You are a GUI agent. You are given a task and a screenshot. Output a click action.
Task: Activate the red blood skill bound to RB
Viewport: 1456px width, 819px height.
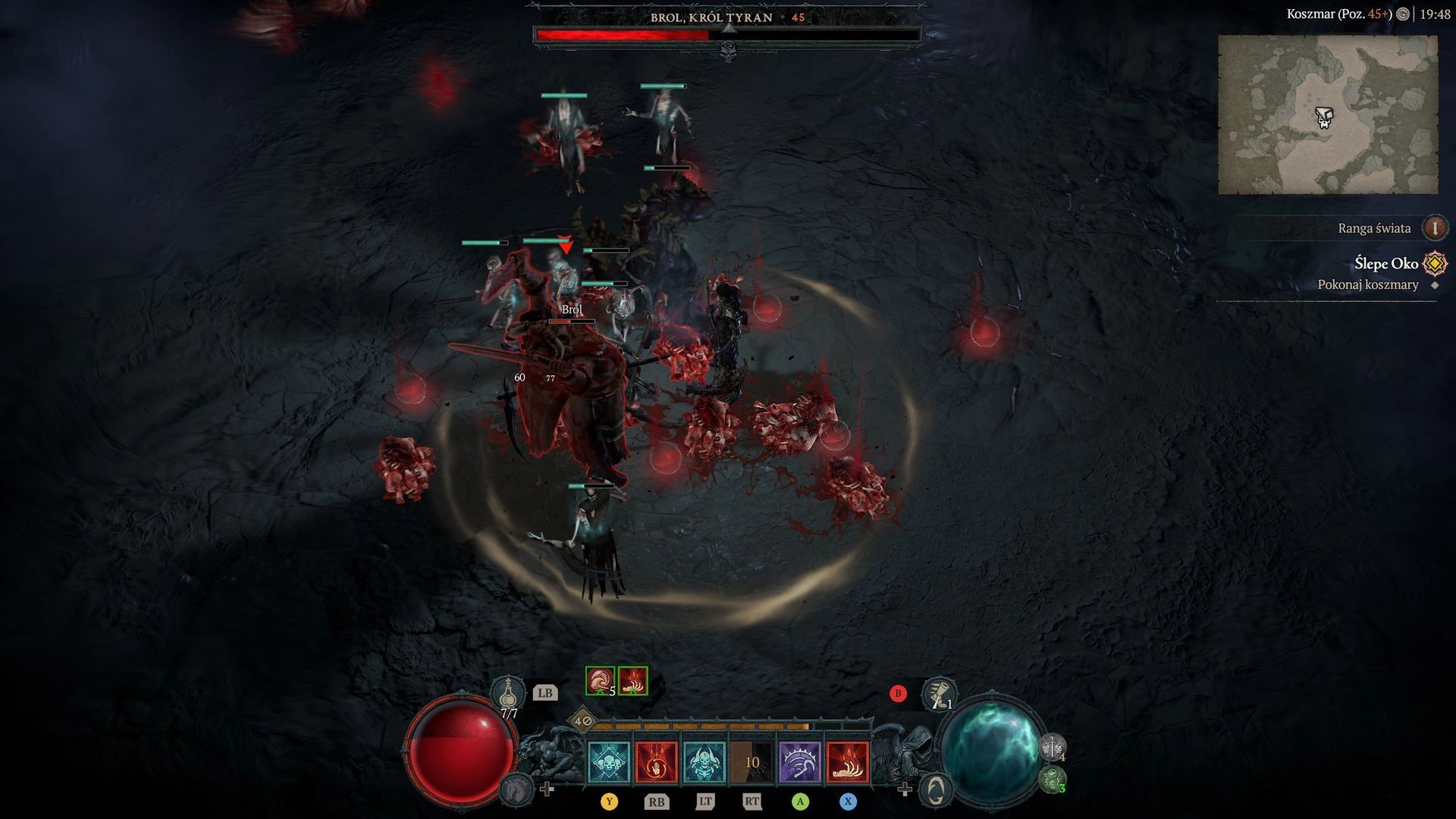coord(657,762)
